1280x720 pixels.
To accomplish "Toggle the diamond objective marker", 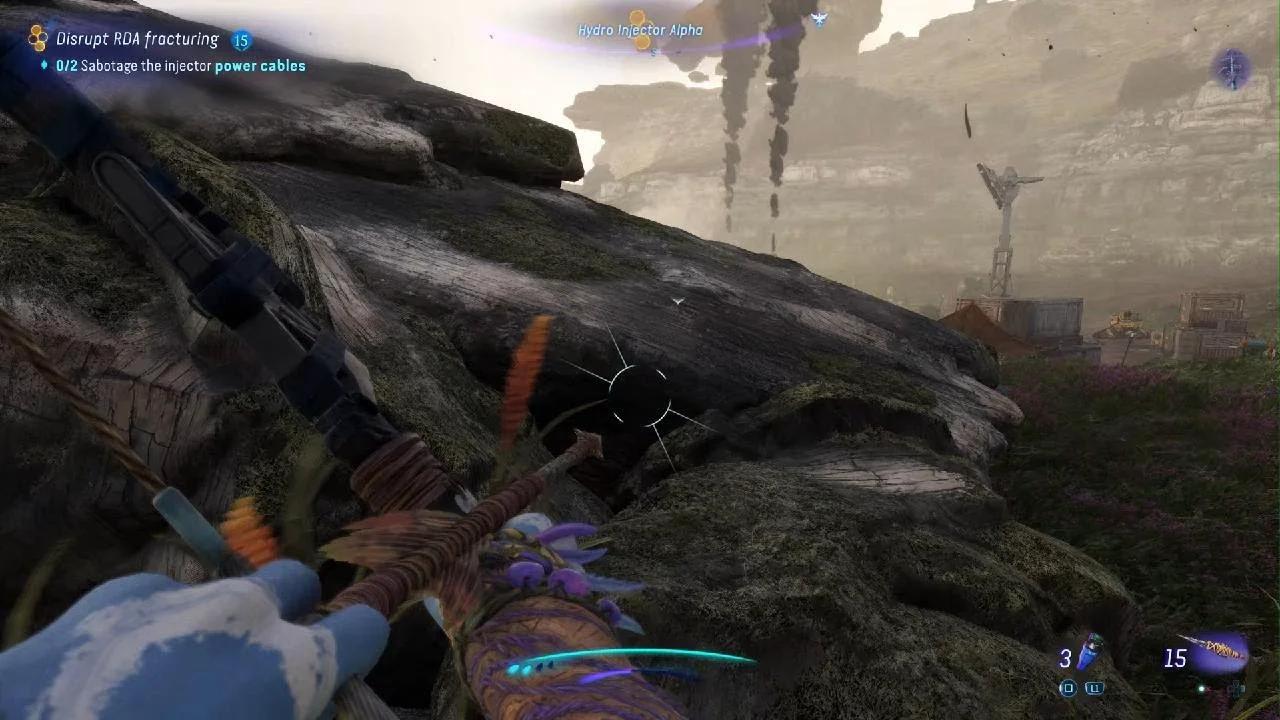I will pyautogui.click(x=44, y=65).
